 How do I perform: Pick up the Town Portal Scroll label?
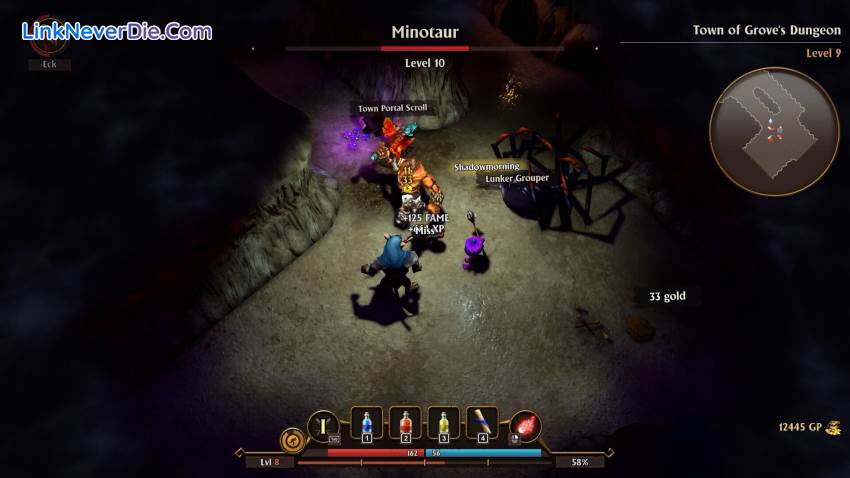pos(392,108)
